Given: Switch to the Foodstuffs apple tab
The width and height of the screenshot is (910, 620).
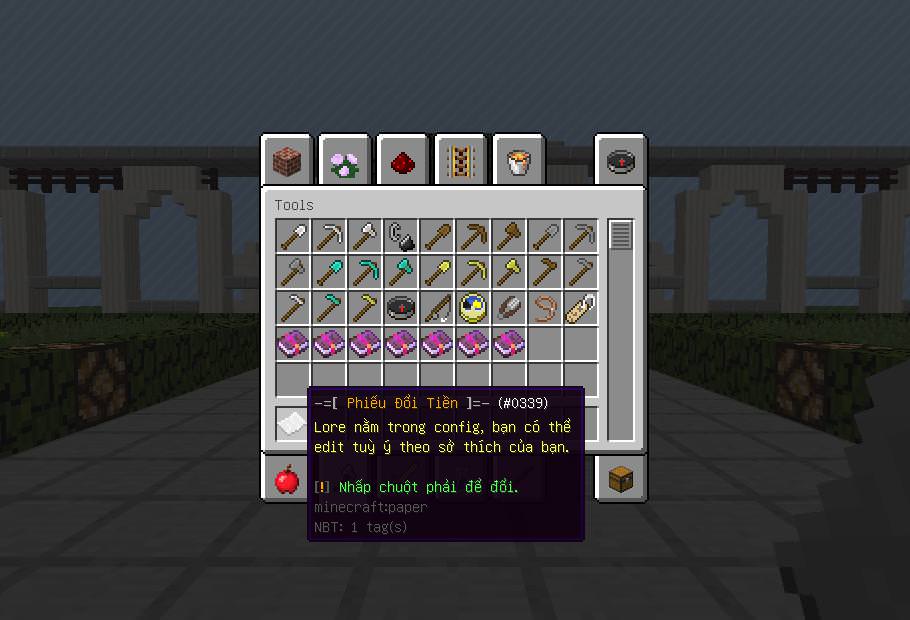Looking at the screenshot, I should click(287, 480).
